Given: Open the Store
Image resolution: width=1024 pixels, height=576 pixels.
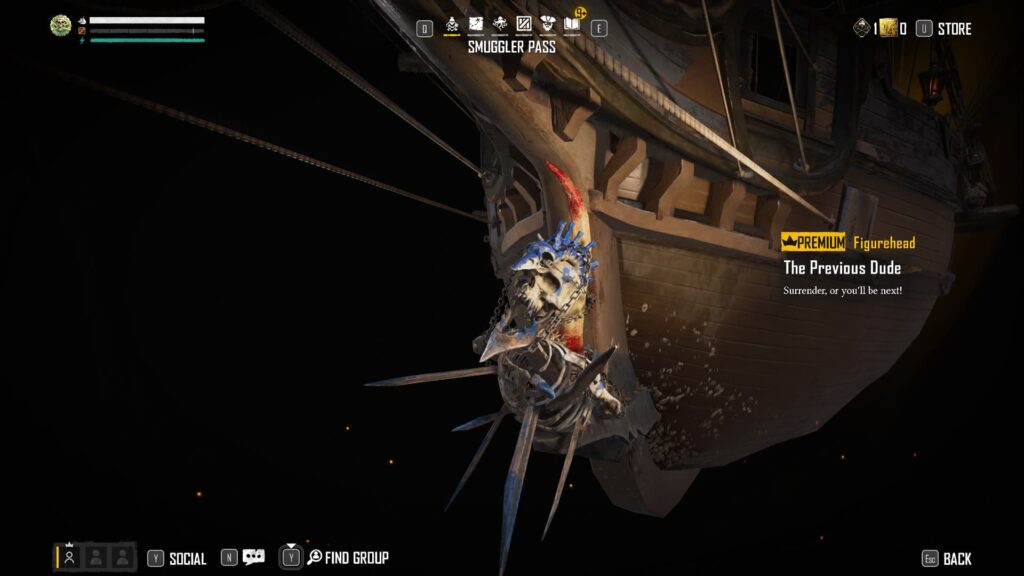Looking at the screenshot, I should (953, 29).
